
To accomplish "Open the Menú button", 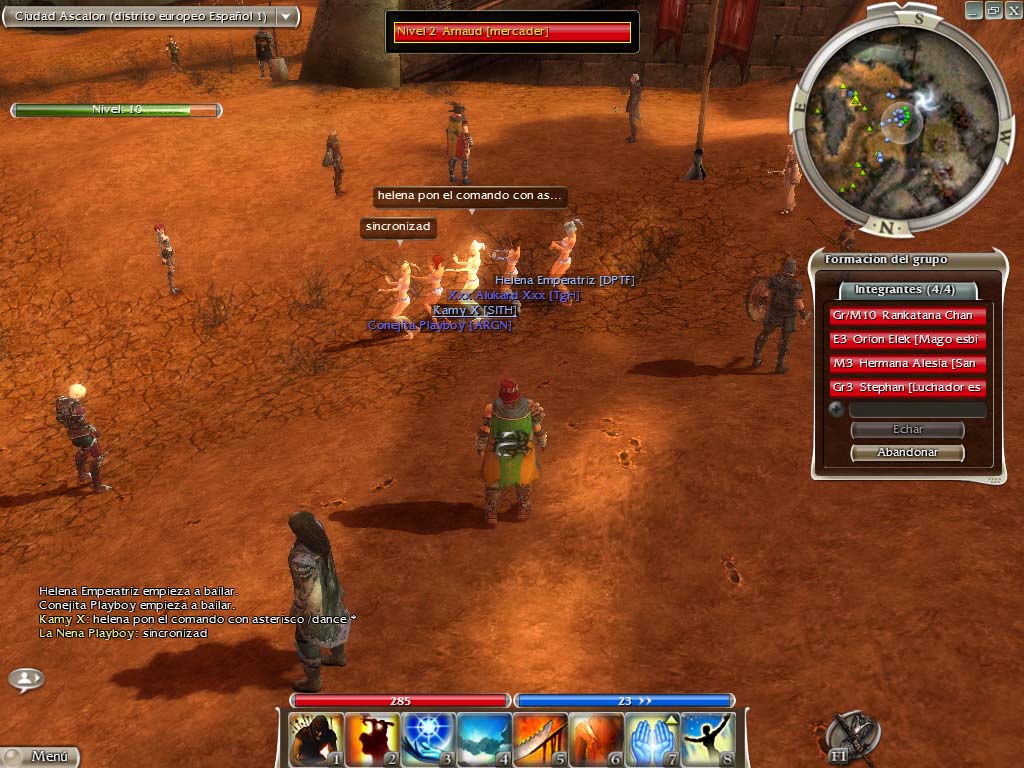I will [x=40, y=757].
